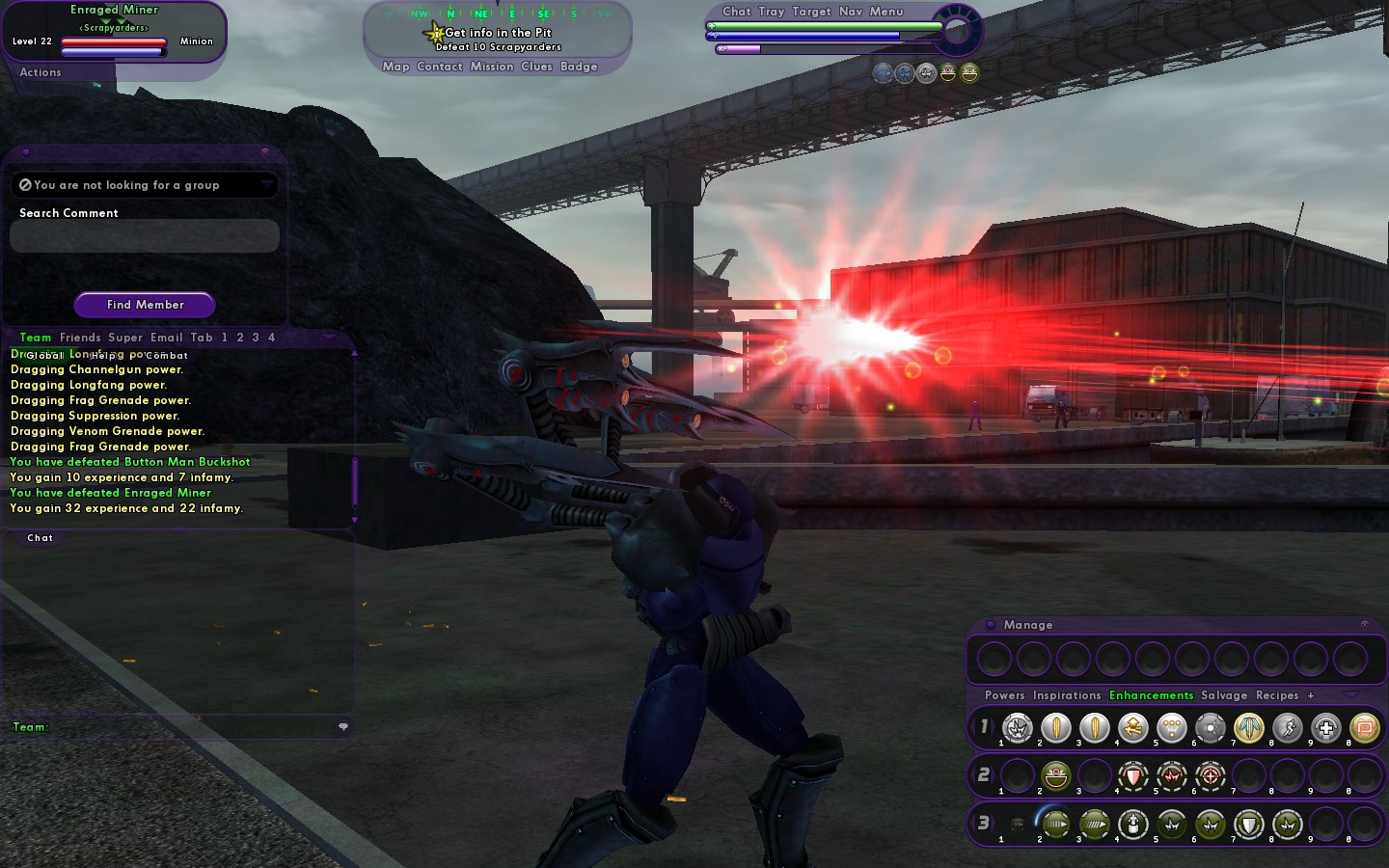Click the Find Member button

[x=145, y=305]
